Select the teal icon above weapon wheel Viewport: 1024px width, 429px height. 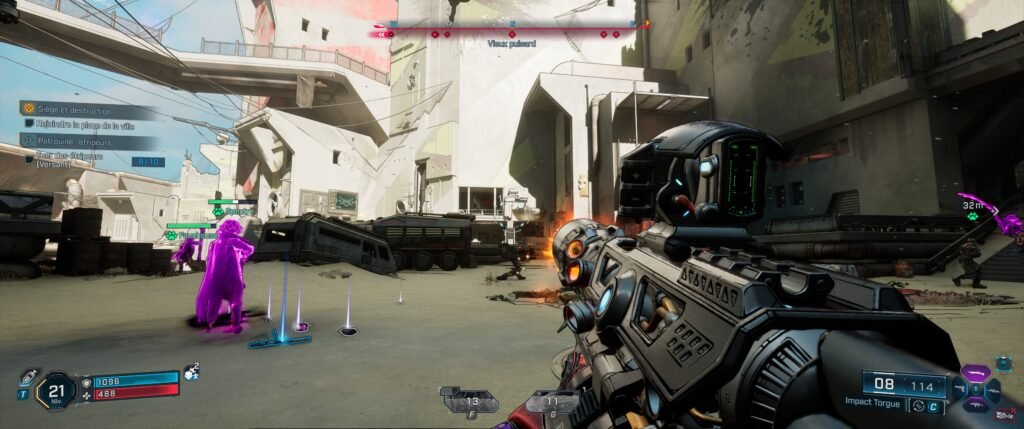(1003, 362)
